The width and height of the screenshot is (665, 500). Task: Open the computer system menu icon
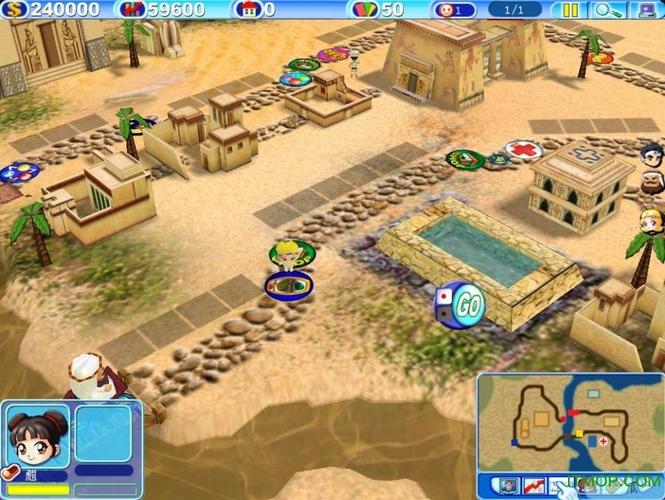639,11
